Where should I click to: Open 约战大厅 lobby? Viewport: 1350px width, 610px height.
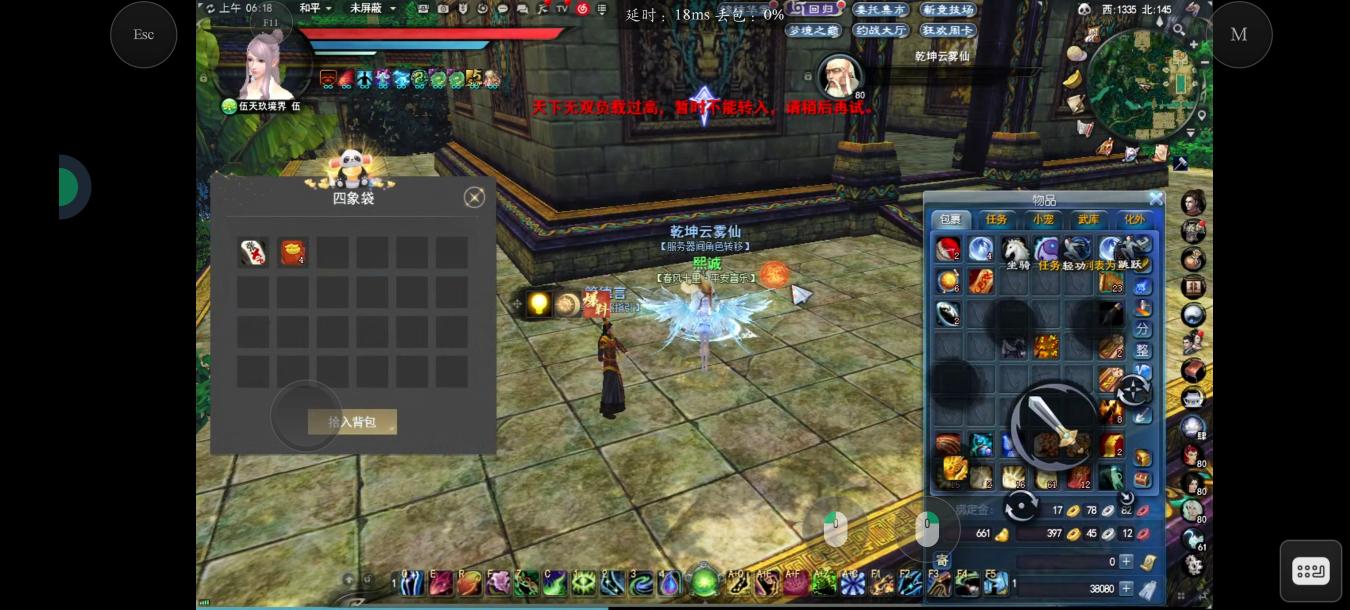click(880, 31)
